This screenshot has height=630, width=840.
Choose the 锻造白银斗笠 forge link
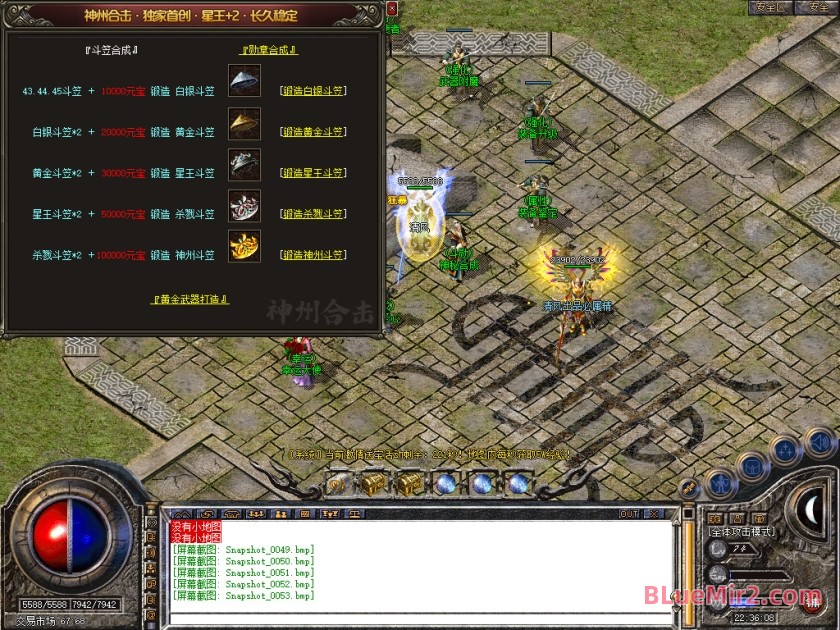click(x=313, y=91)
